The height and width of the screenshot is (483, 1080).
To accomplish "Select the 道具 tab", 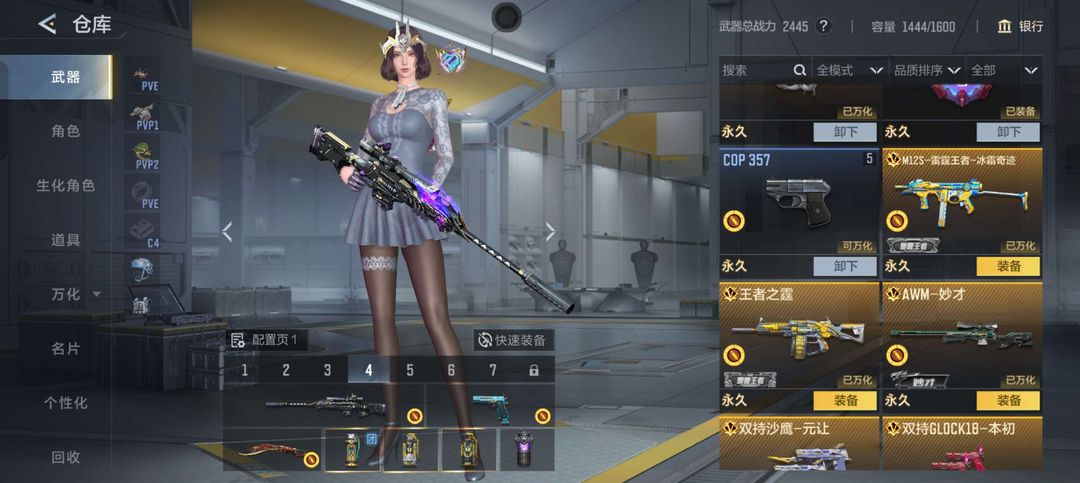I will coord(66,240).
